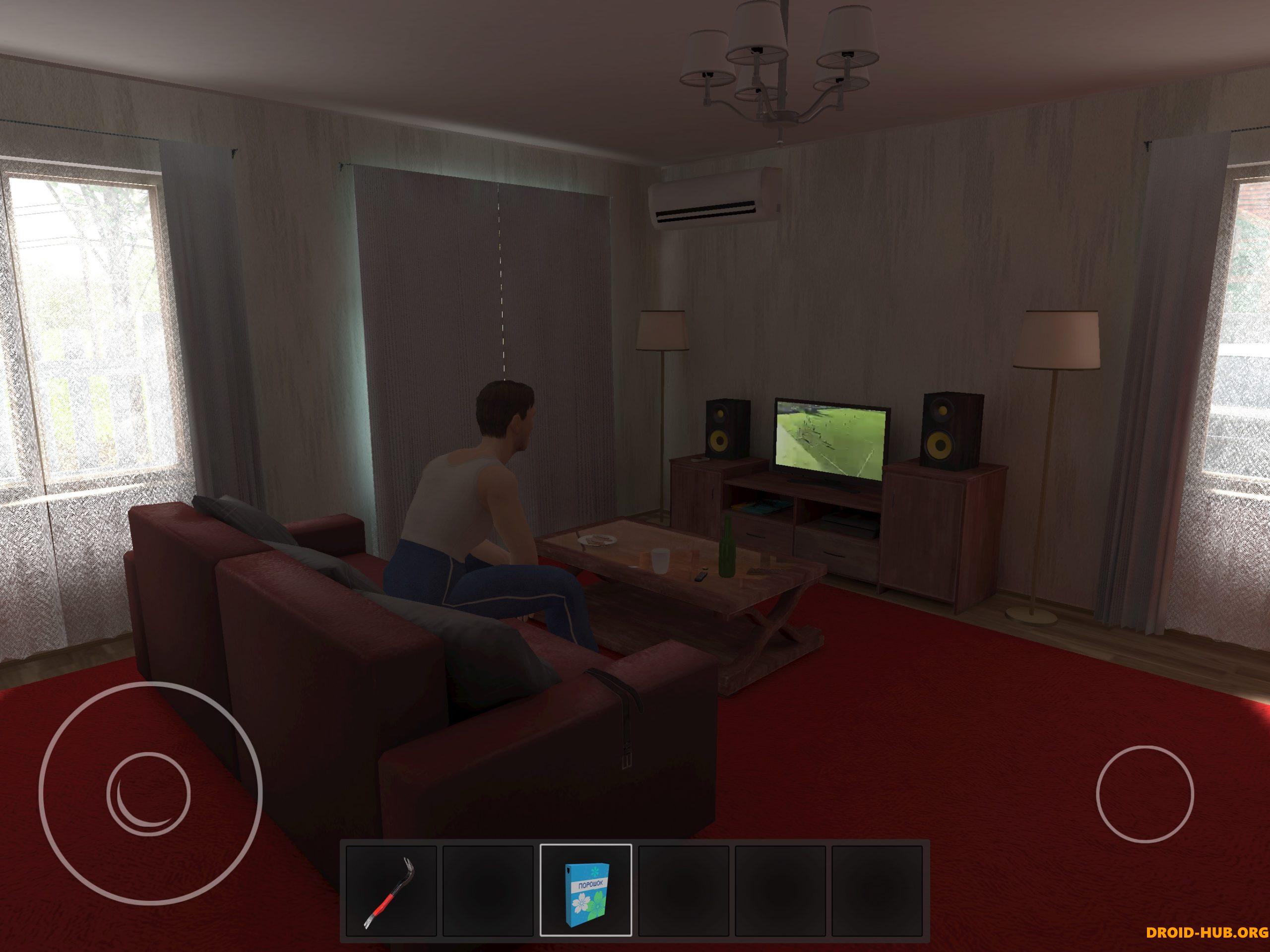Viewport: 1270px width, 952px height.
Task: Select the crowbar in the inventory hotbar
Action: (390, 891)
